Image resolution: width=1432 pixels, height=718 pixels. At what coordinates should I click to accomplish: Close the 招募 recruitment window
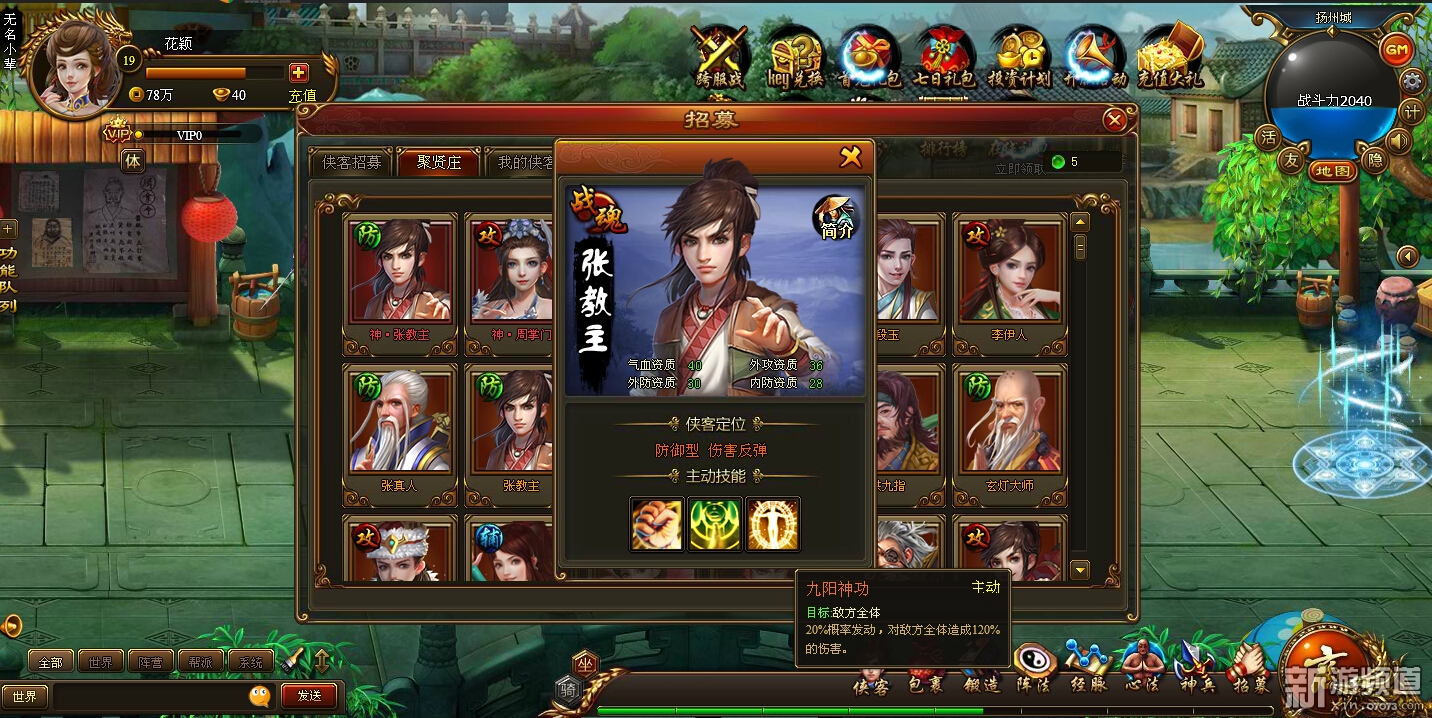[1115, 121]
